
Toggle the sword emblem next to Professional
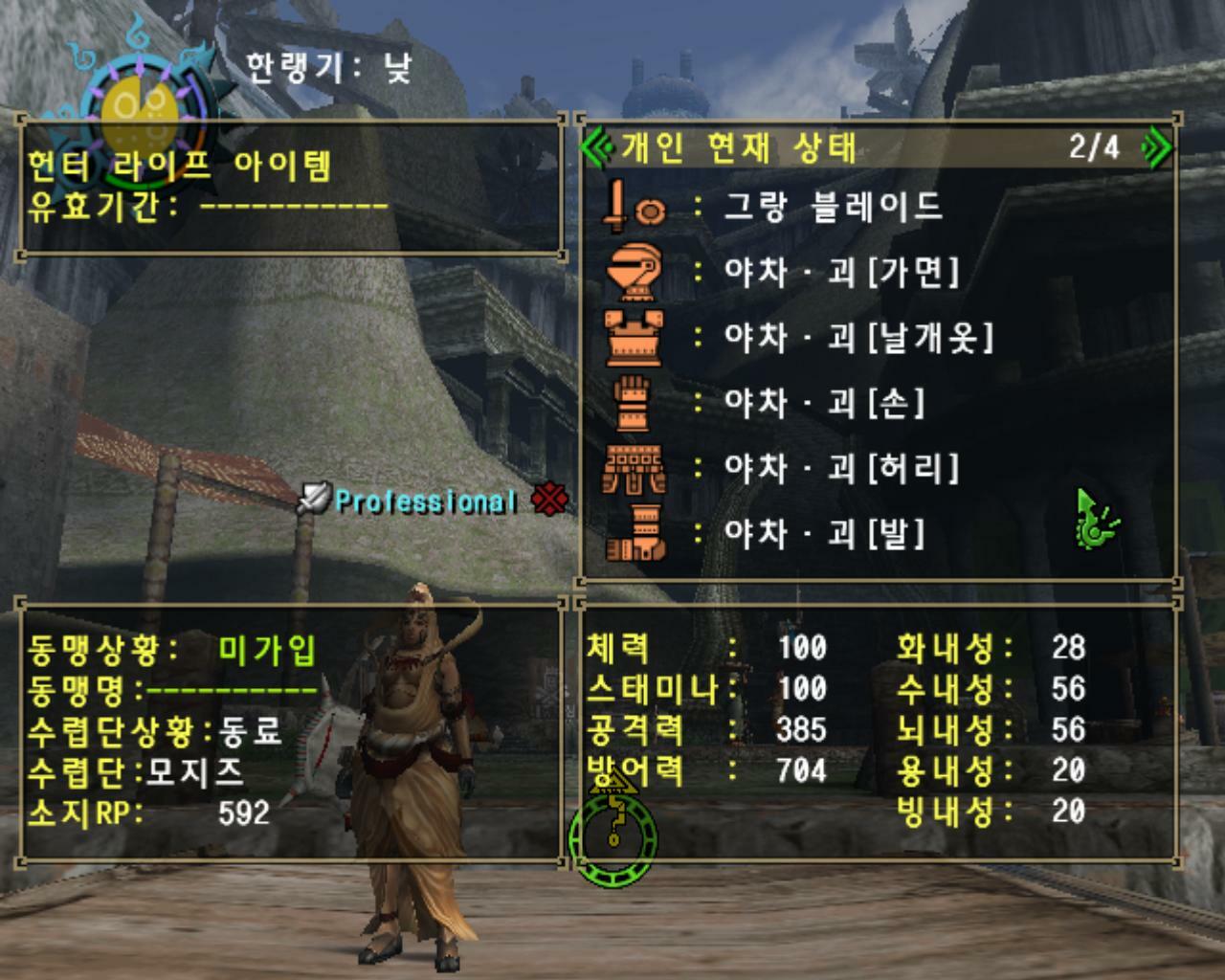[x=316, y=497]
